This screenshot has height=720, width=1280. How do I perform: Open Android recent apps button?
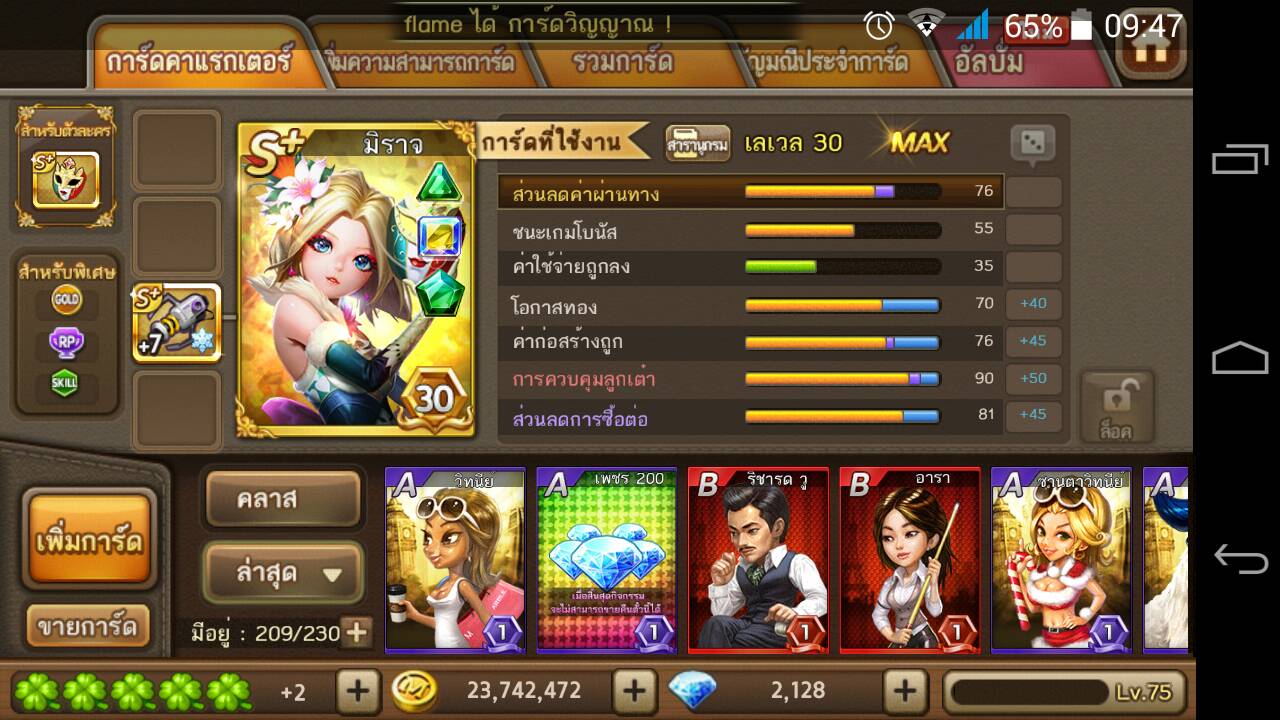click(x=1240, y=162)
